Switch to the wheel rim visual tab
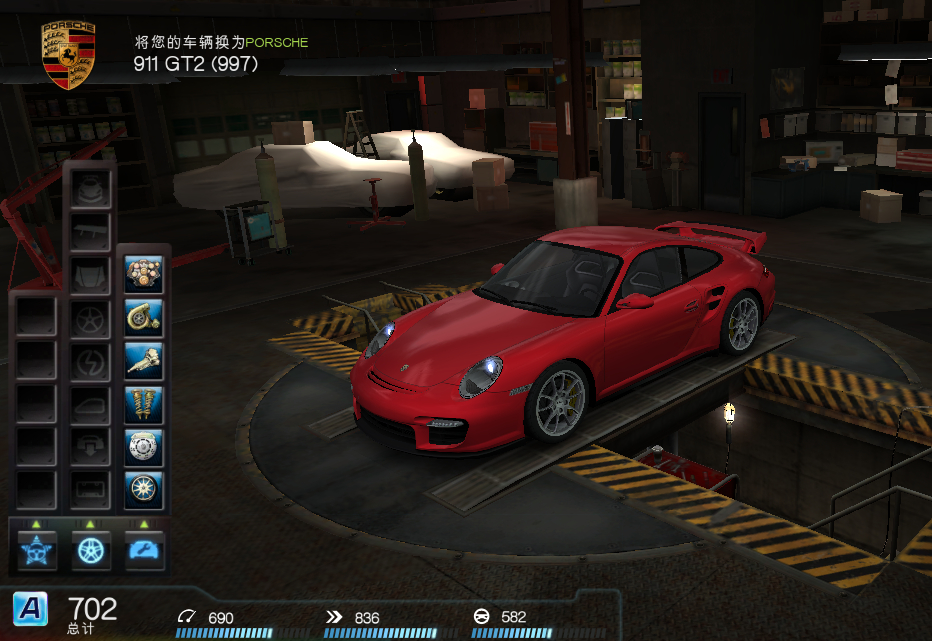932x641 pixels. click(90, 548)
